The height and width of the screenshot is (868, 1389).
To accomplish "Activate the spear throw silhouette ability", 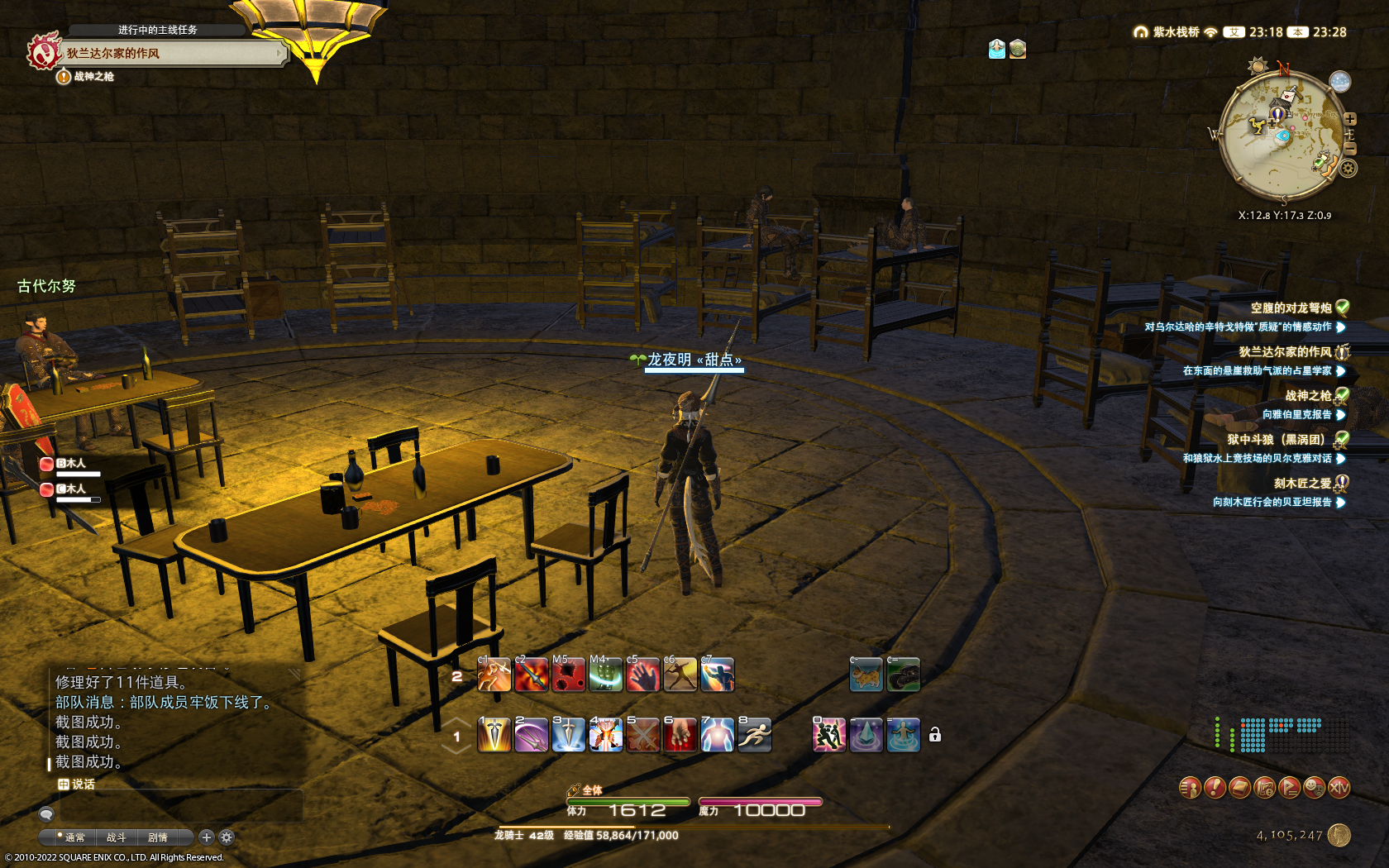I will click(680, 675).
